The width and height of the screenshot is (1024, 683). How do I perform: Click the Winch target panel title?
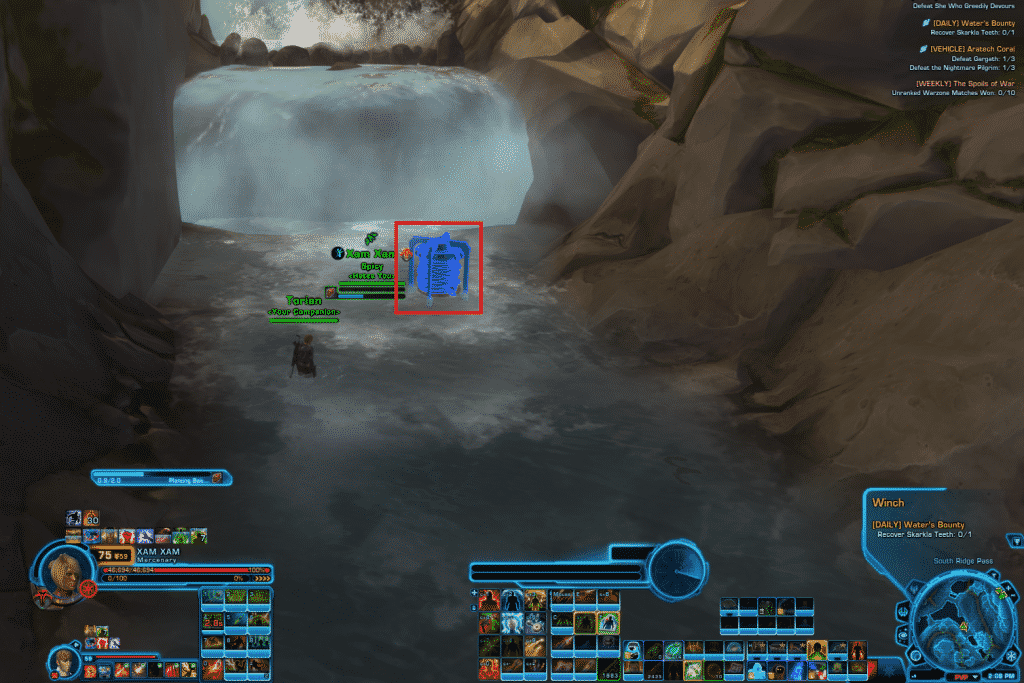[888, 503]
